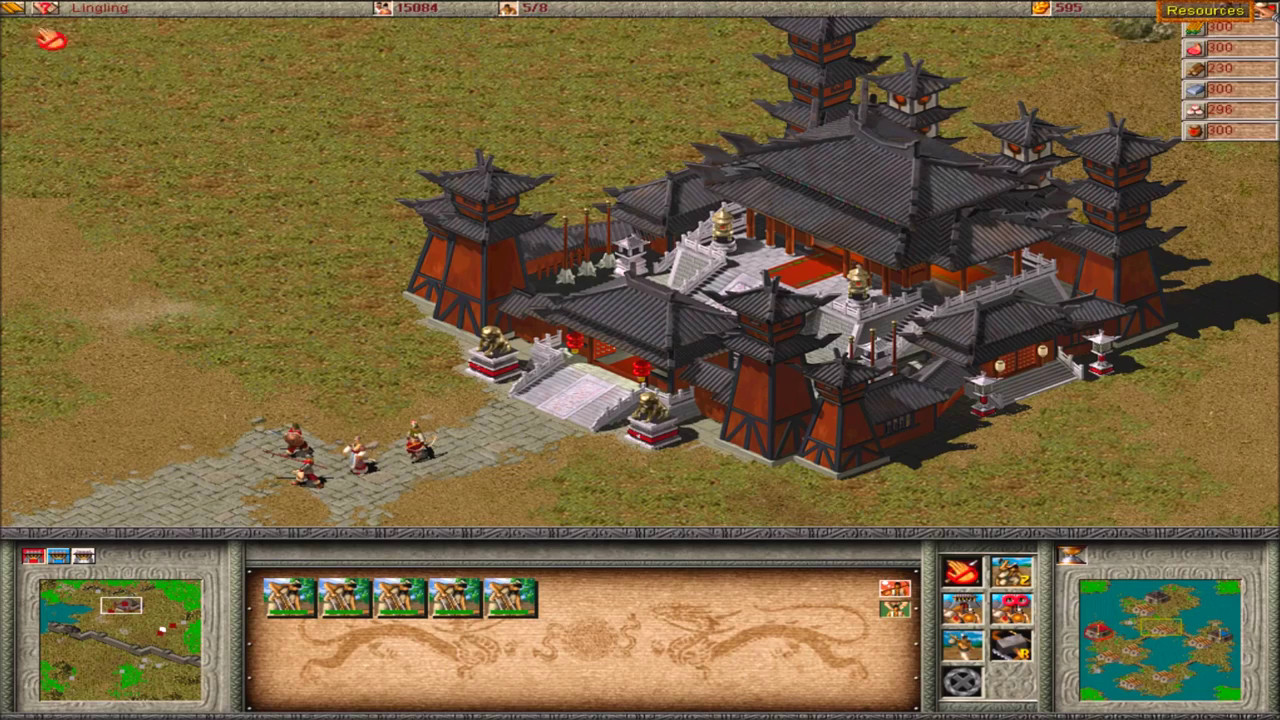
Task: Click the small red hand icon beside unit portraits
Action: point(895,589)
